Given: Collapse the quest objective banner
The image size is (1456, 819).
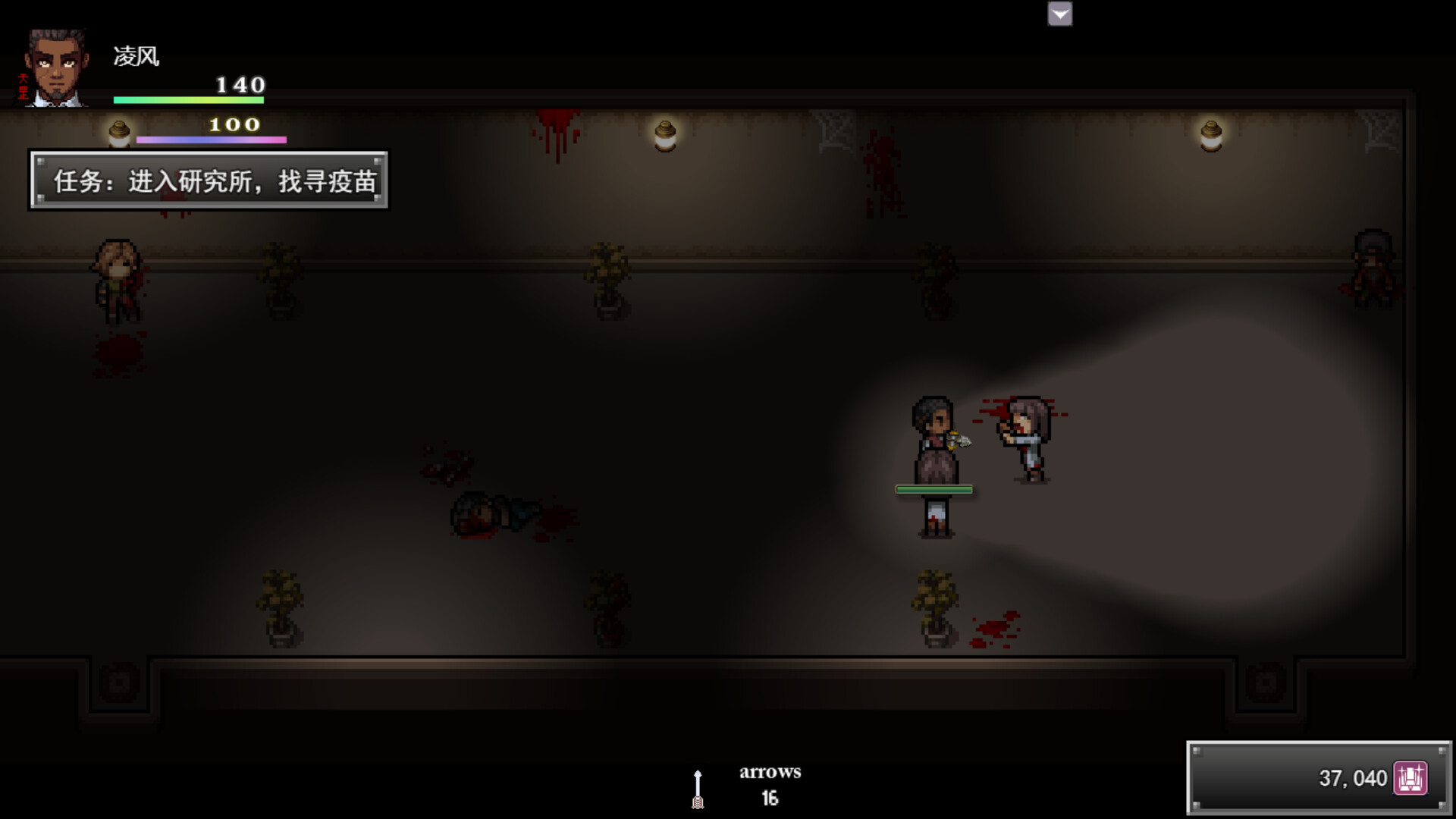Looking at the screenshot, I should (209, 180).
